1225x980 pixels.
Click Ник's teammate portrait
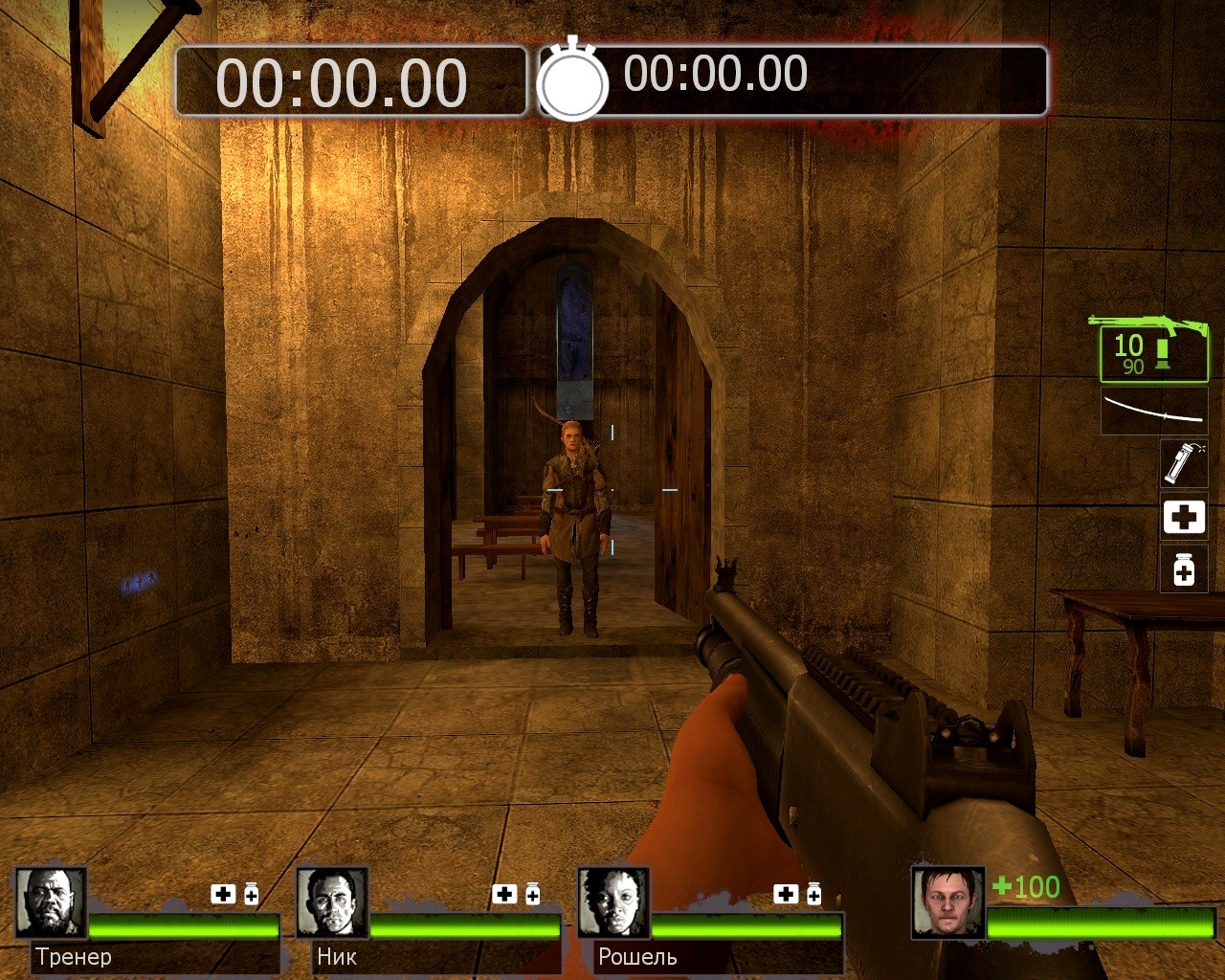coord(332,903)
